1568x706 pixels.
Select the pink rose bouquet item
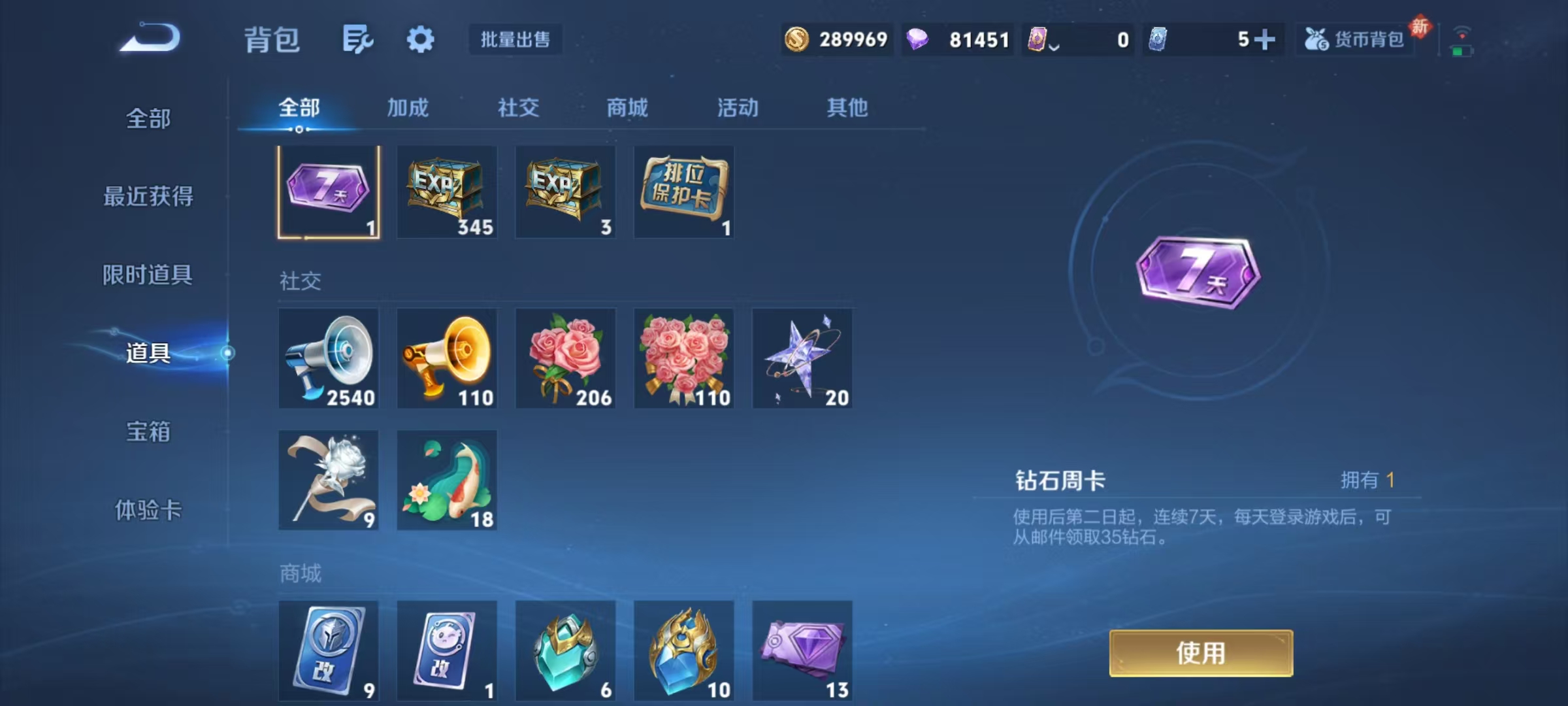point(565,358)
